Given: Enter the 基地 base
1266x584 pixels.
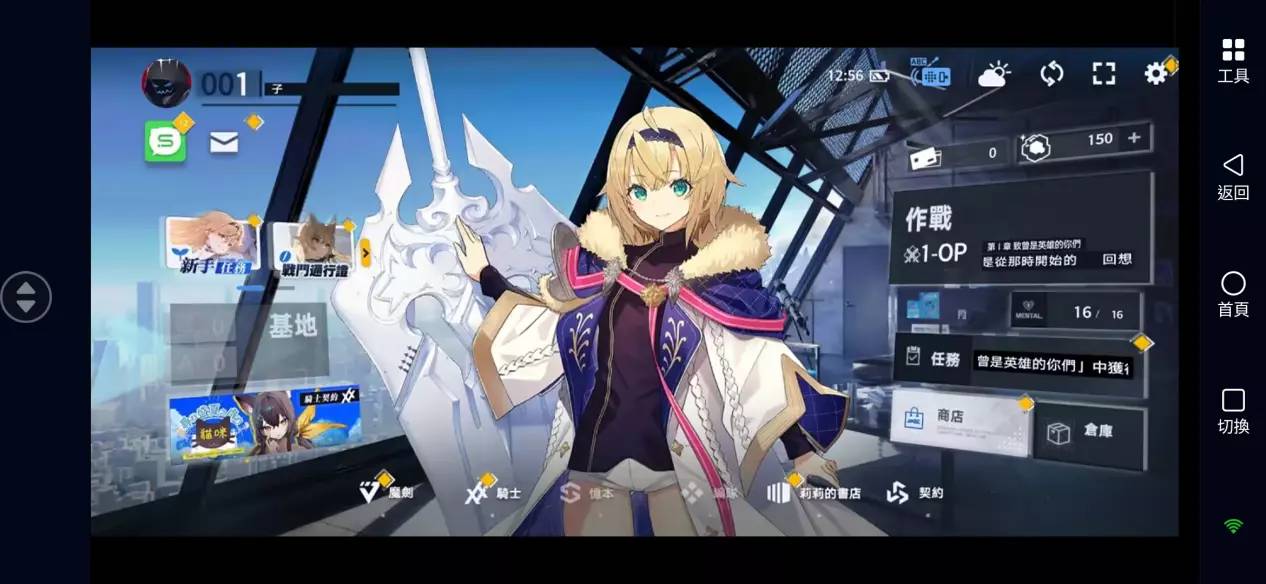Looking at the screenshot, I should pyautogui.click(x=250, y=341).
